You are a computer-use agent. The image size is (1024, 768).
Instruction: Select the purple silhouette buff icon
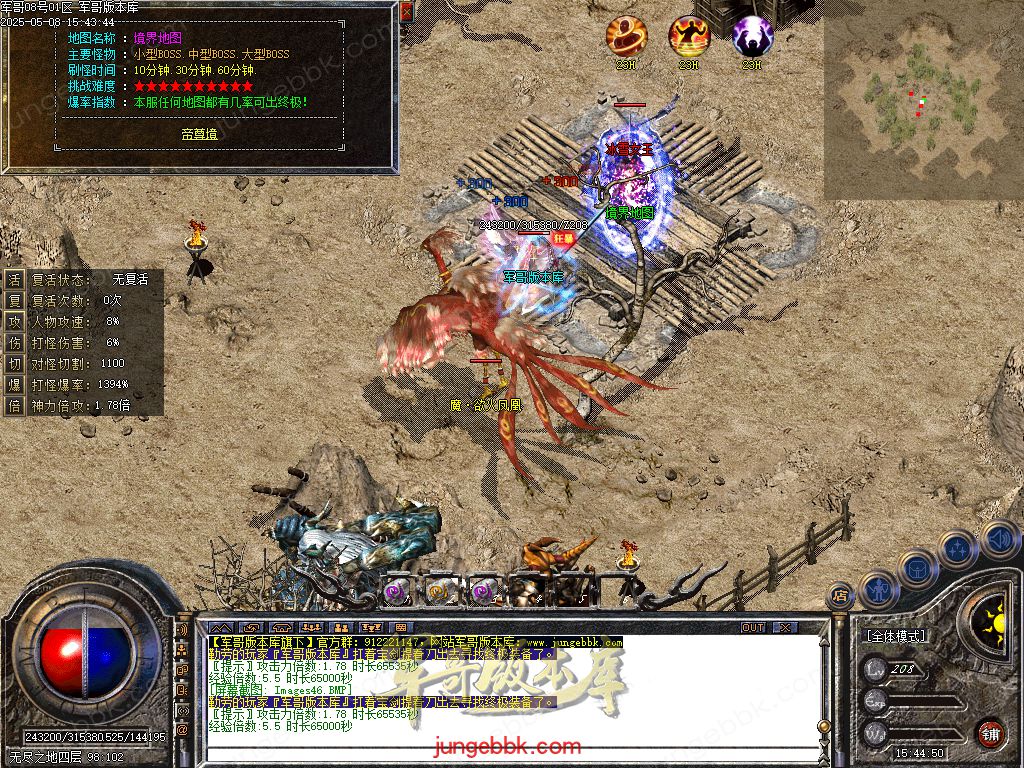point(752,36)
